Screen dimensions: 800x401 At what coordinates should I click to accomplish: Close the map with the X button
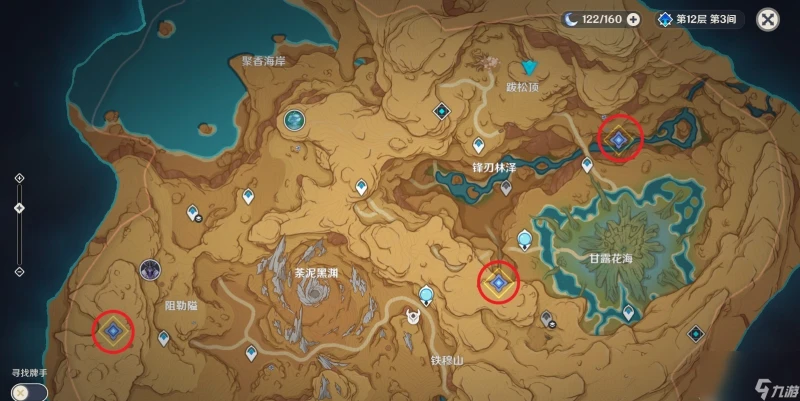coord(767,19)
